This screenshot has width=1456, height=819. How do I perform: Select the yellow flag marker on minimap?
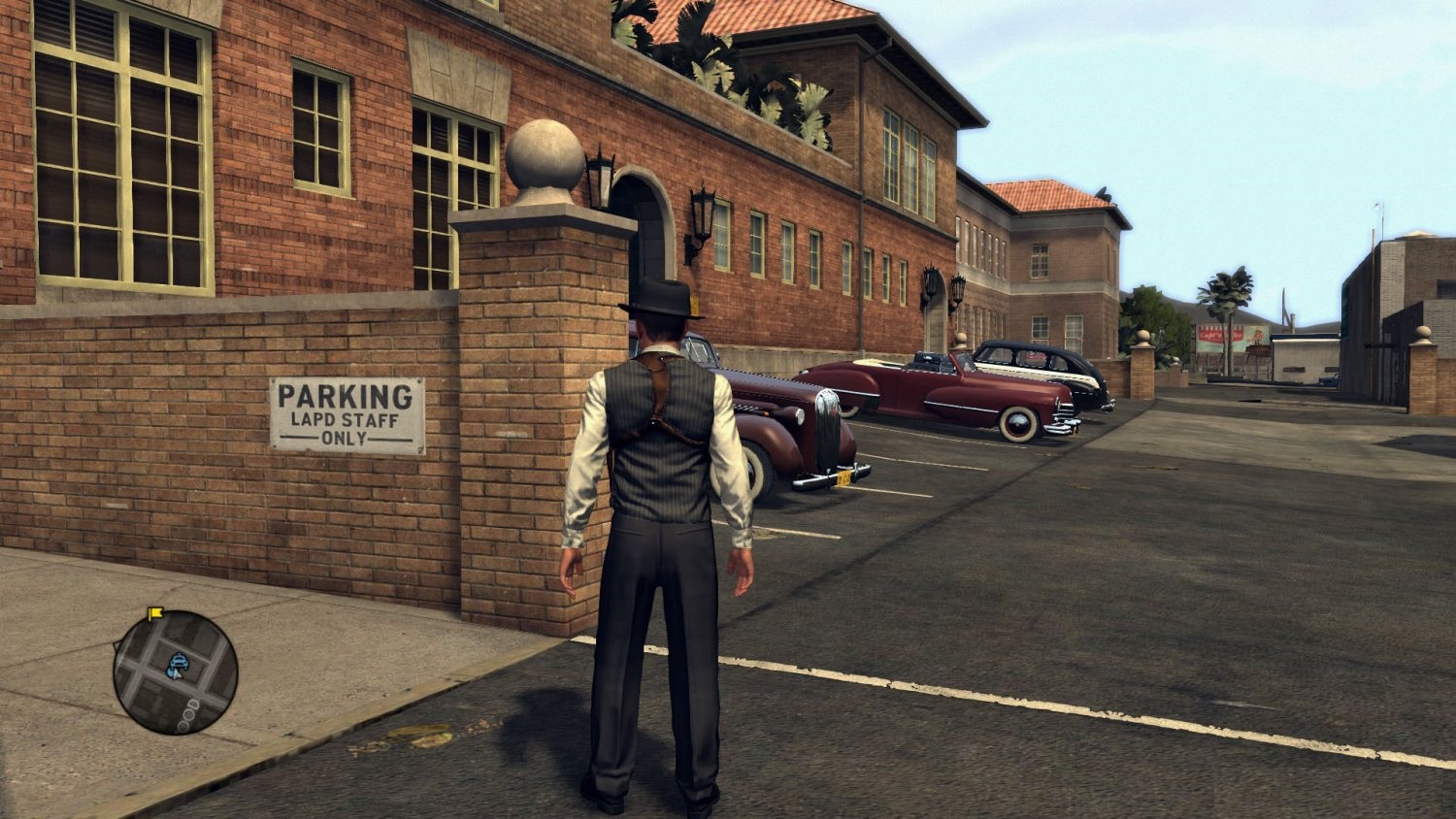click(154, 613)
